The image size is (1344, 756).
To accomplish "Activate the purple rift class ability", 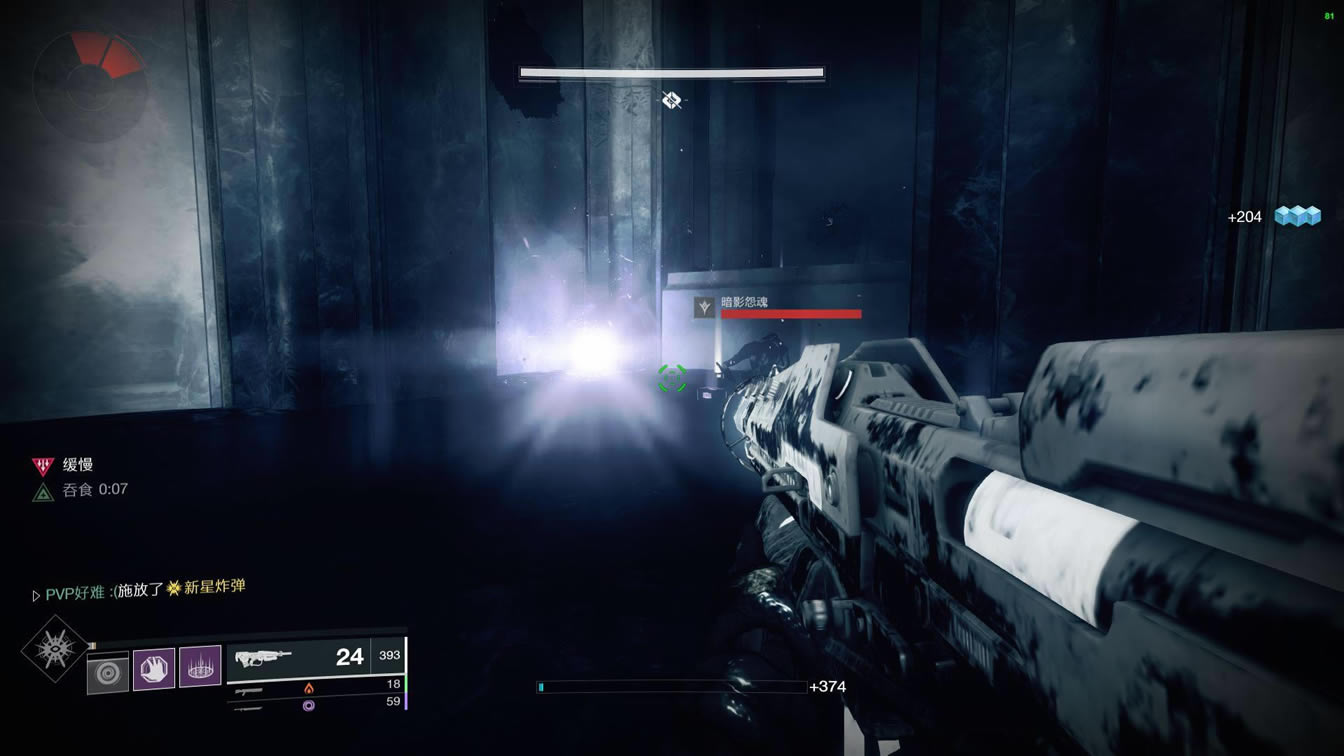I will (x=200, y=667).
